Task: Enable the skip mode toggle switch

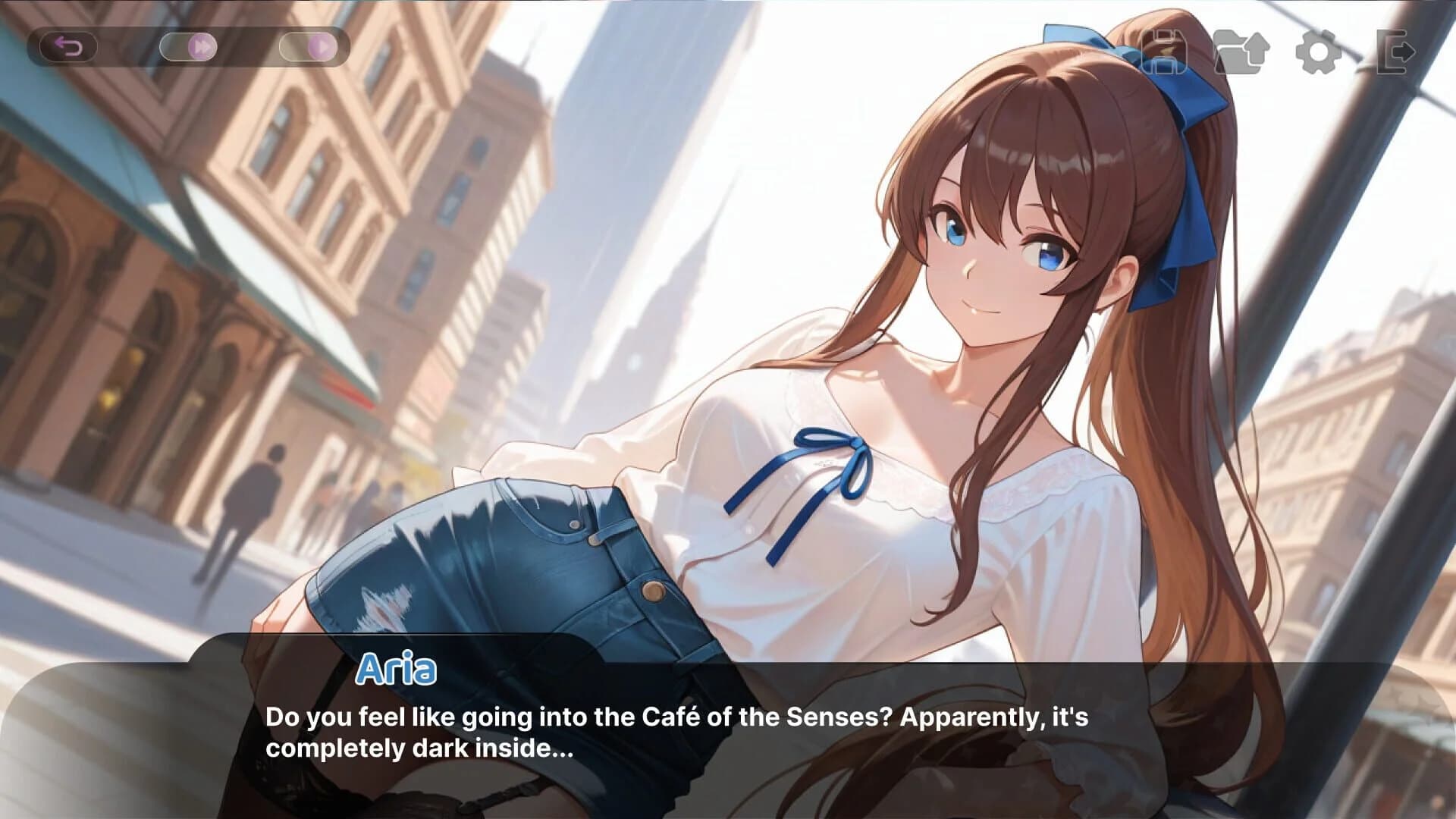Action: click(x=190, y=47)
